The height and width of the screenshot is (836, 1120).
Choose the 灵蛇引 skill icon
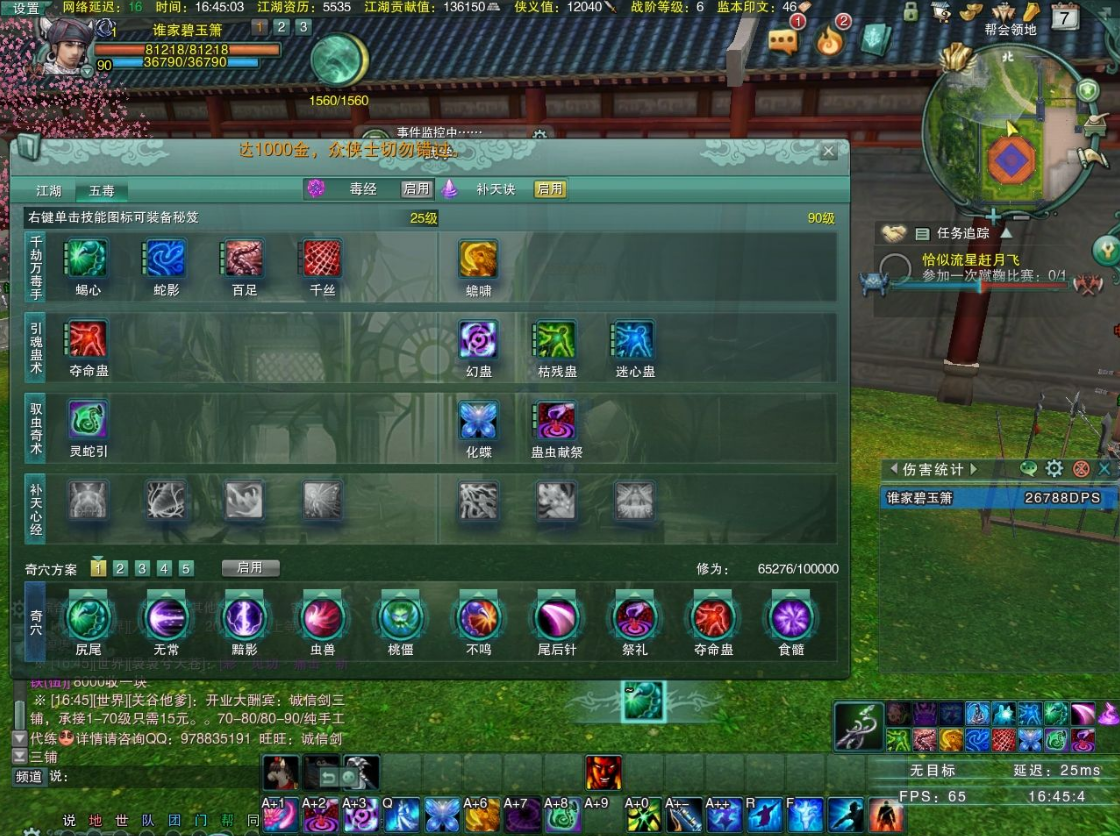(87, 420)
